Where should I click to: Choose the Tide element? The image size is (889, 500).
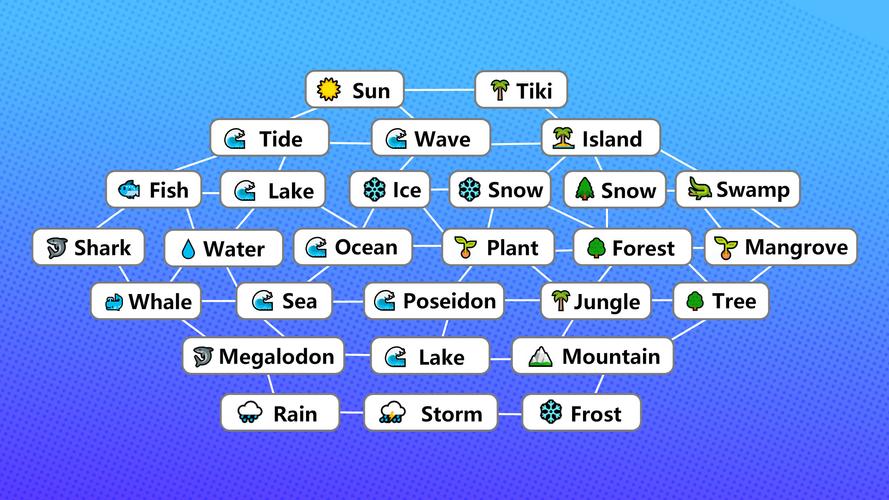click(269, 138)
